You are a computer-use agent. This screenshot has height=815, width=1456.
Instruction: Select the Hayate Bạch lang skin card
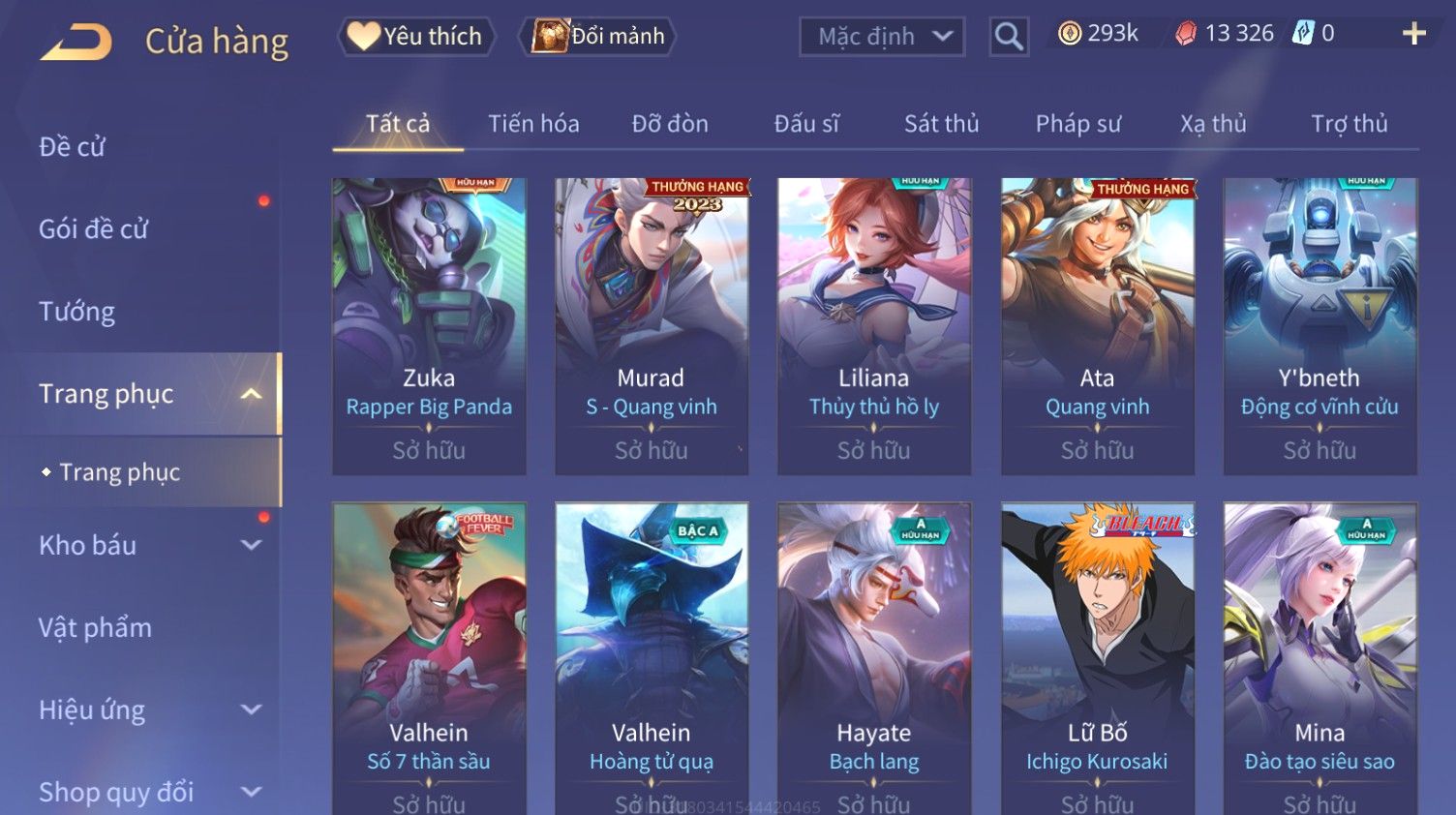[x=874, y=656]
